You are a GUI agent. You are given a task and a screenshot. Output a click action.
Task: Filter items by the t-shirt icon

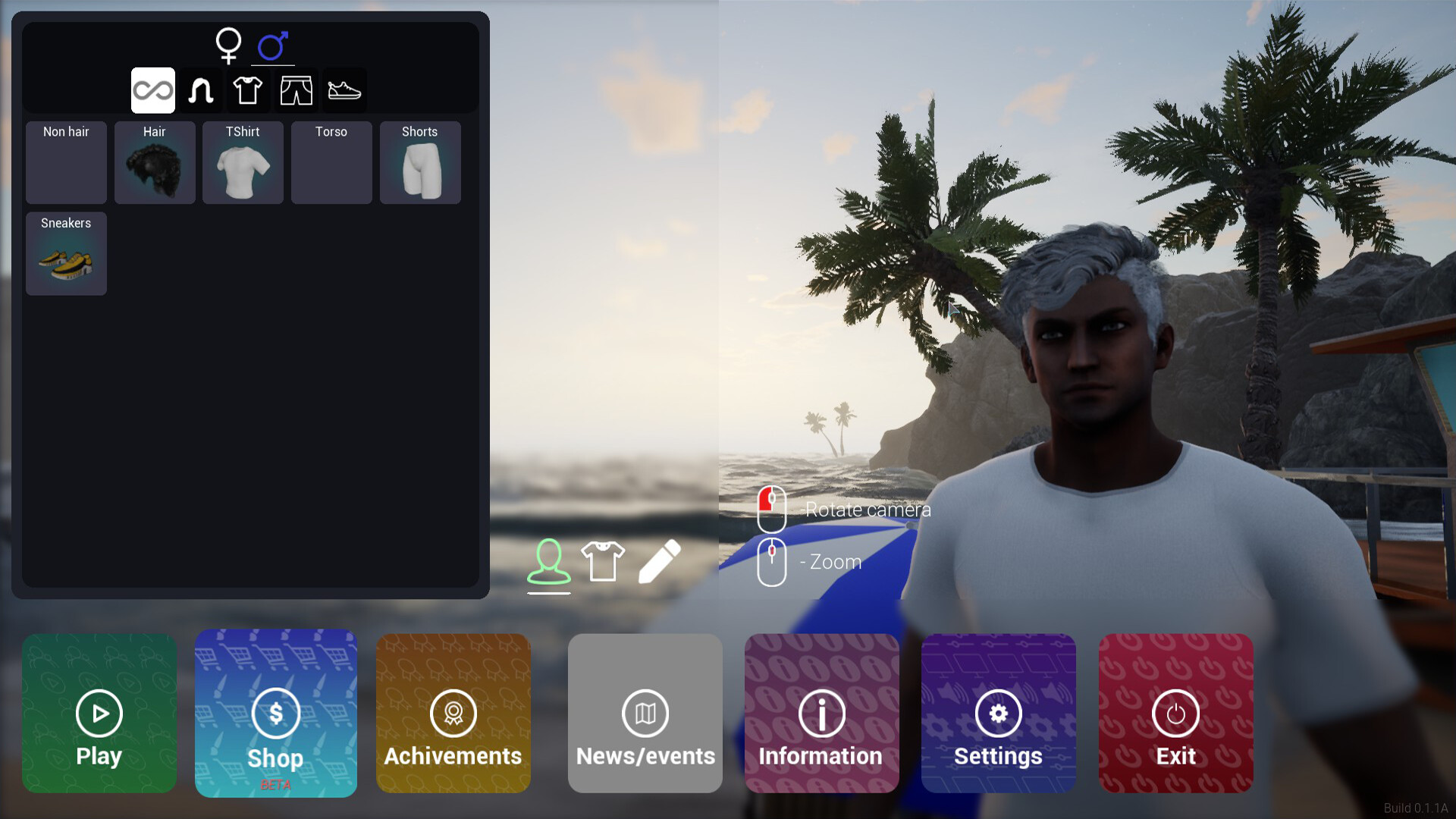tap(248, 90)
